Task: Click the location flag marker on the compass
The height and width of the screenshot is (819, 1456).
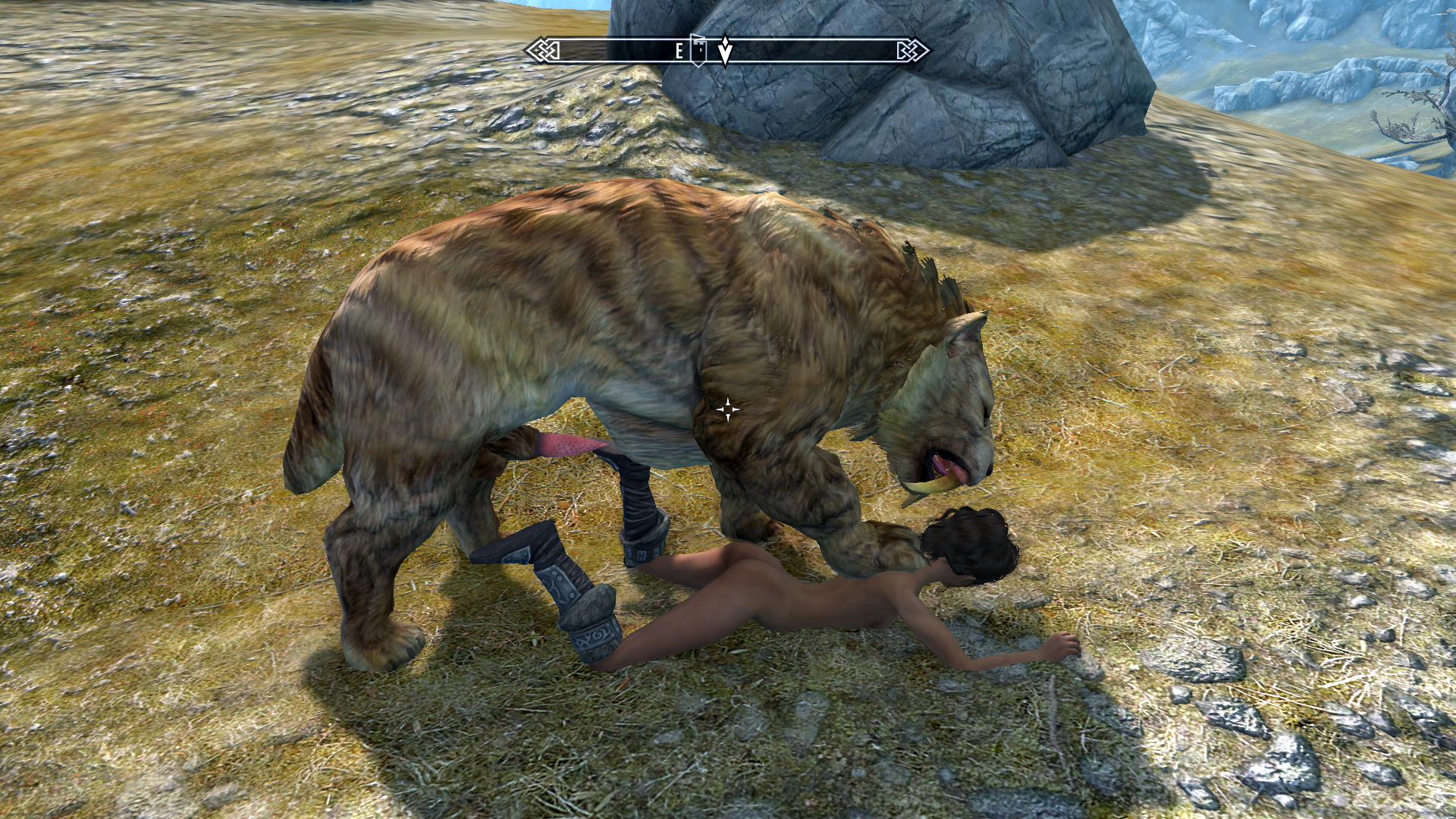Action: [x=698, y=50]
